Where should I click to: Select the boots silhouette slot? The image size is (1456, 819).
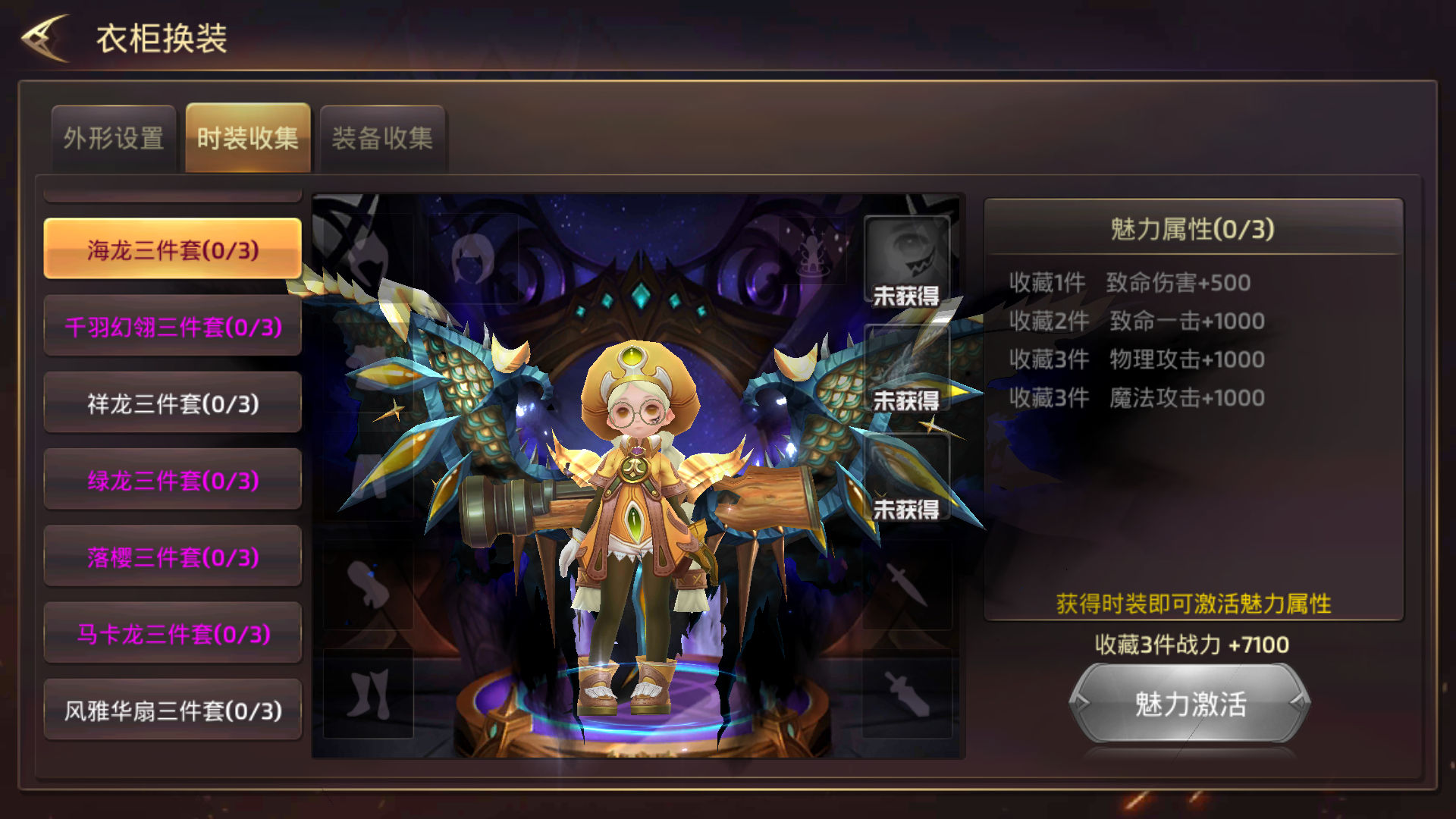[x=369, y=693]
